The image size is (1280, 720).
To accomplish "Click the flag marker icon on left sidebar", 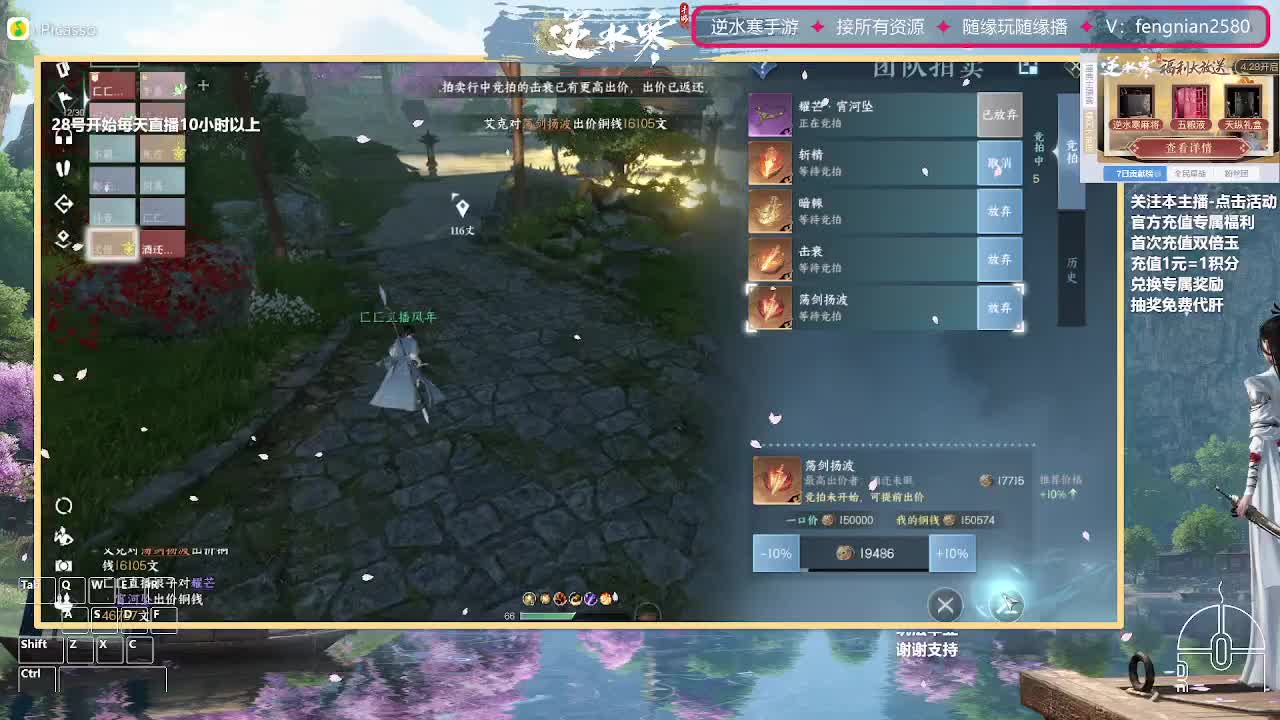I will click(63, 97).
